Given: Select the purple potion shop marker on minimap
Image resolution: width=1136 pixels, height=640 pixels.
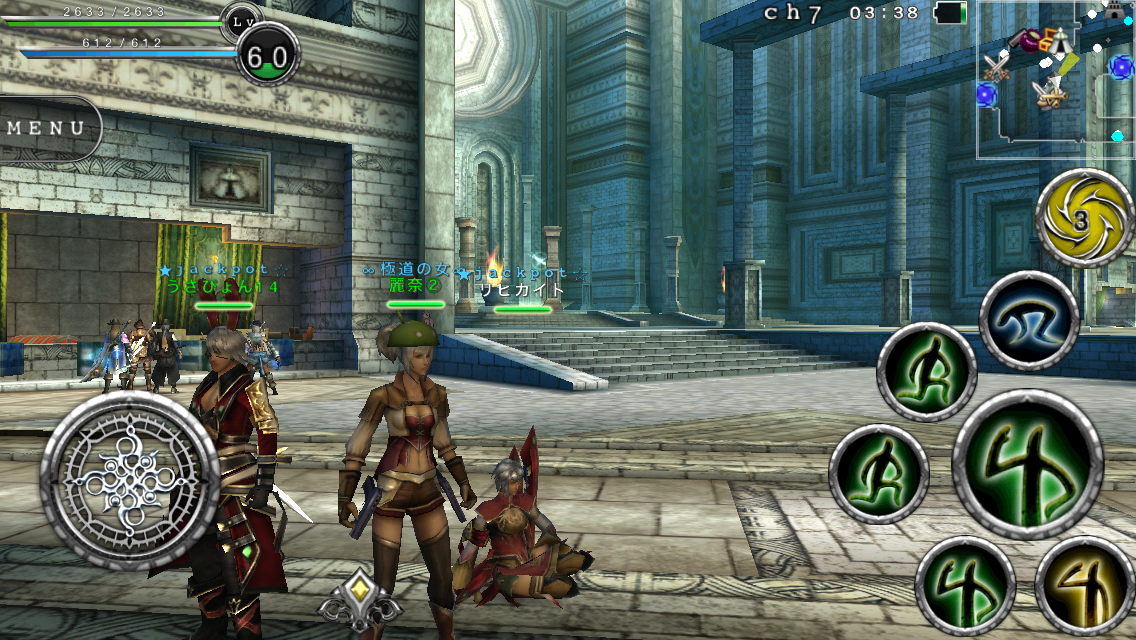Looking at the screenshot, I should pyautogui.click(x=1027, y=40).
